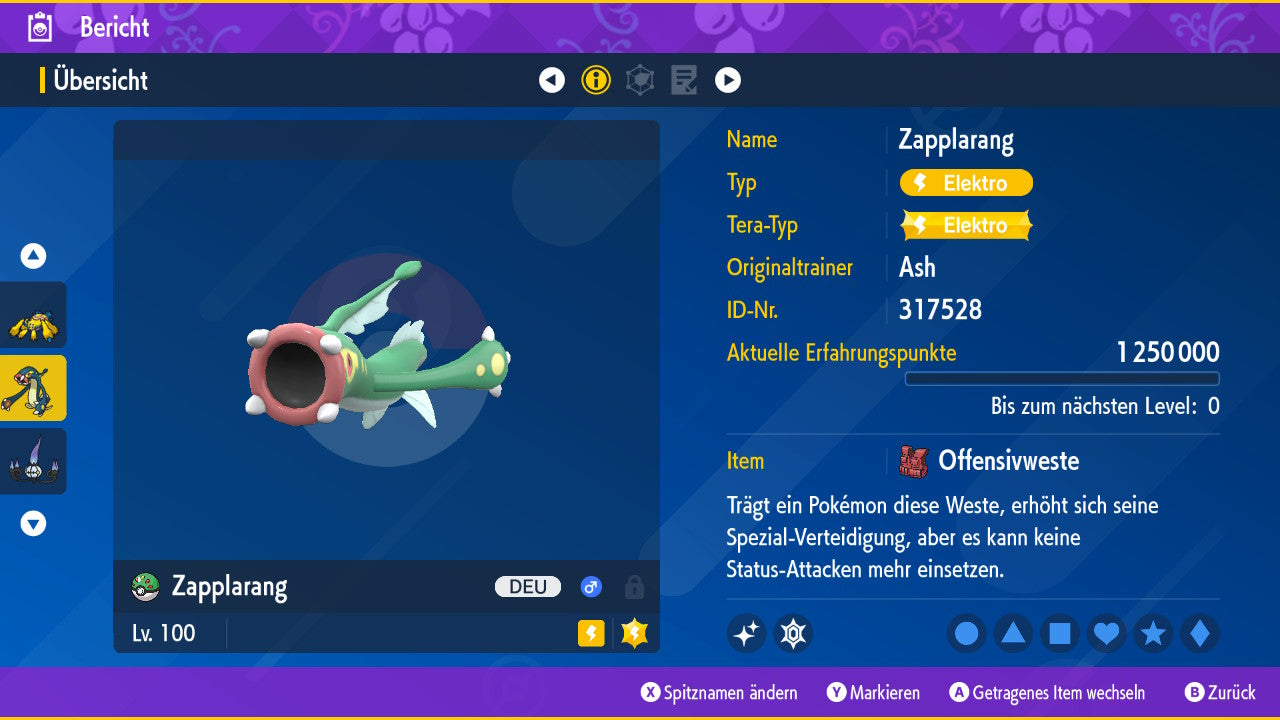Toggle the circle marking
Screen dimensions: 1280x720
coord(966,633)
